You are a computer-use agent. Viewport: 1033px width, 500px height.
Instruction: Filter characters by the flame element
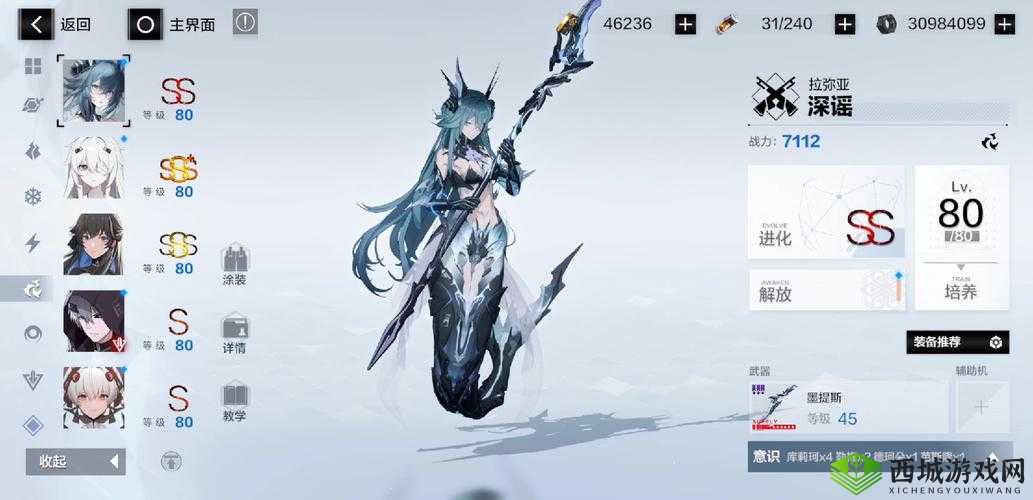click(x=33, y=151)
